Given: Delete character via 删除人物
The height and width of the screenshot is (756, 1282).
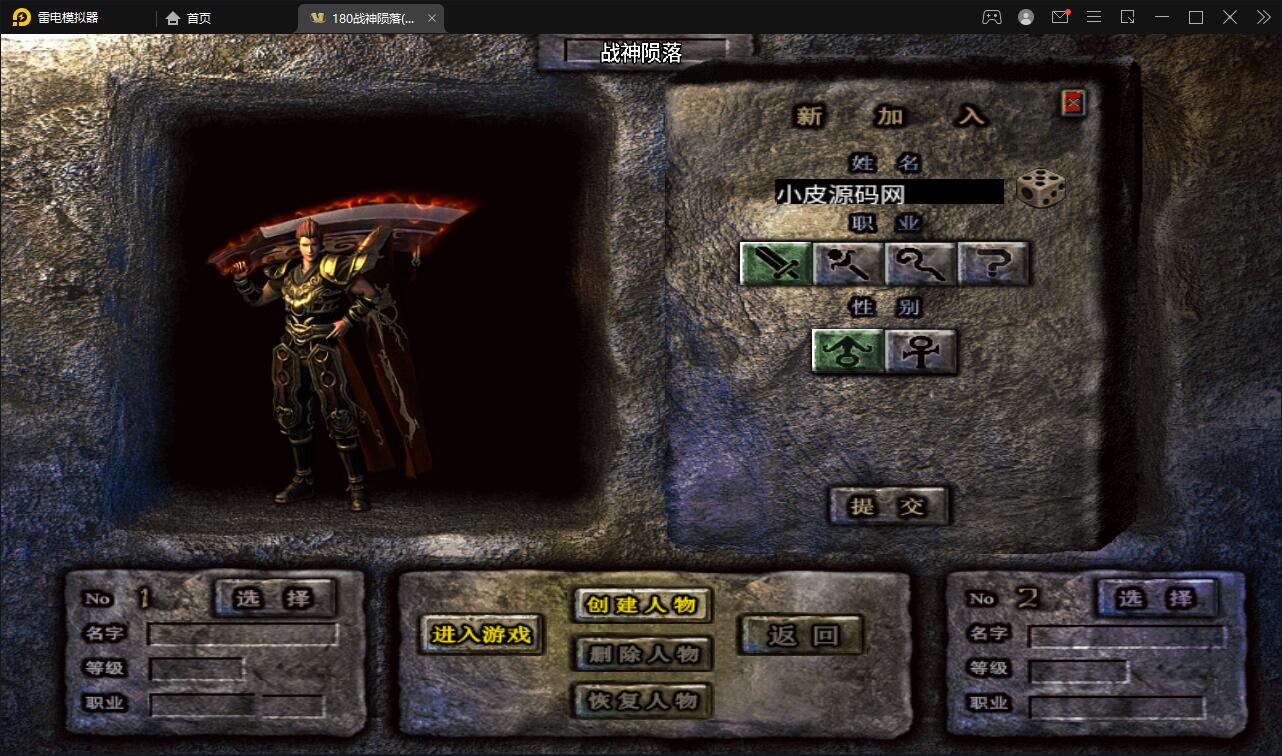Looking at the screenshot, I should pyautogui.click(x=642, y=654).
